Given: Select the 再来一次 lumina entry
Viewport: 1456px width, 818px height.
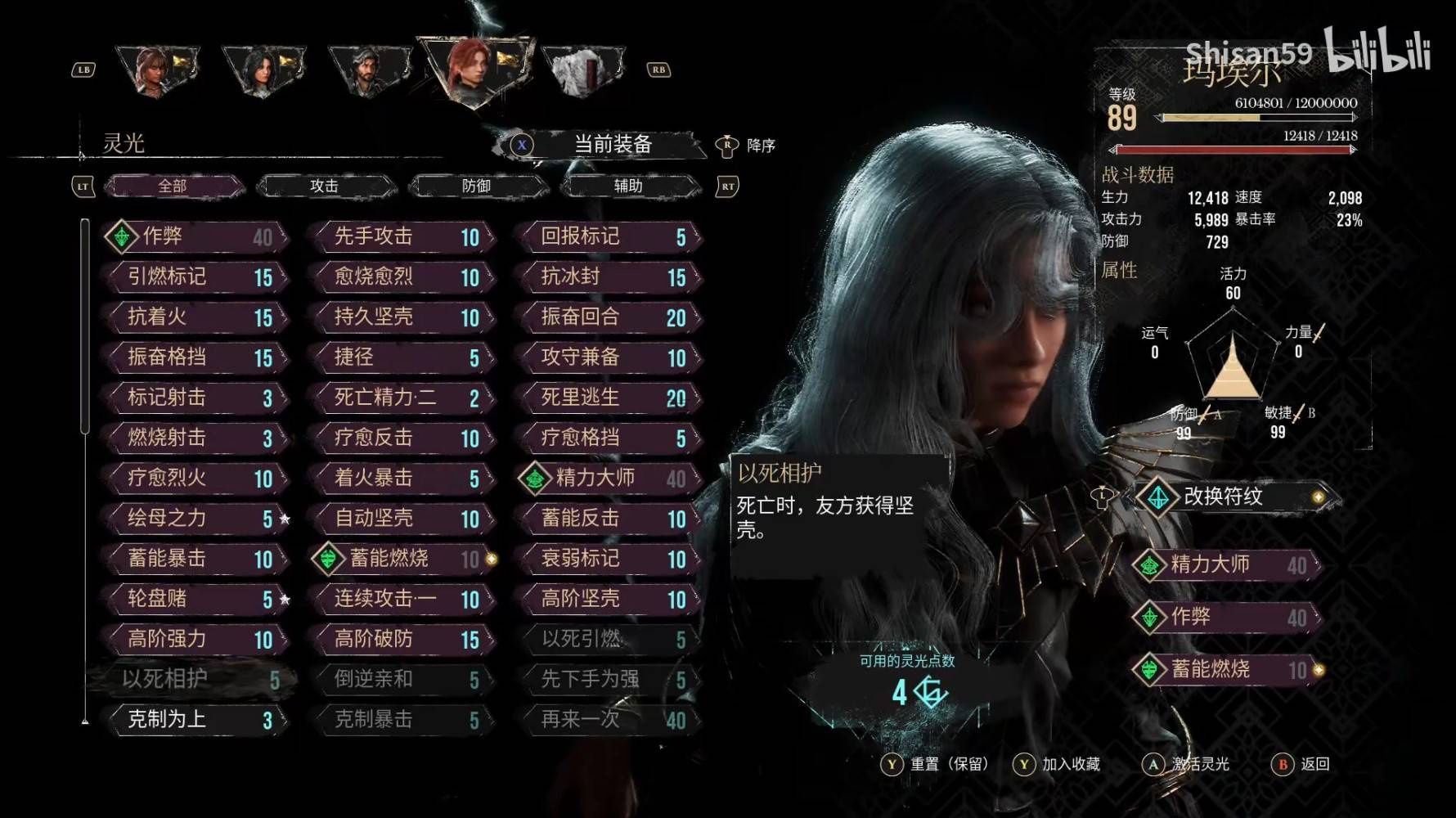Looking at the screenshot, I should (610, 720).
